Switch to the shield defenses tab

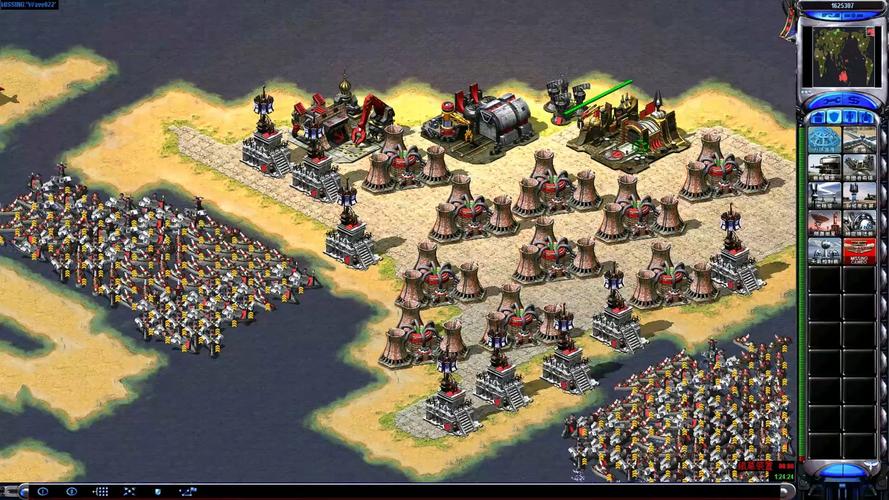pos(832,118)
